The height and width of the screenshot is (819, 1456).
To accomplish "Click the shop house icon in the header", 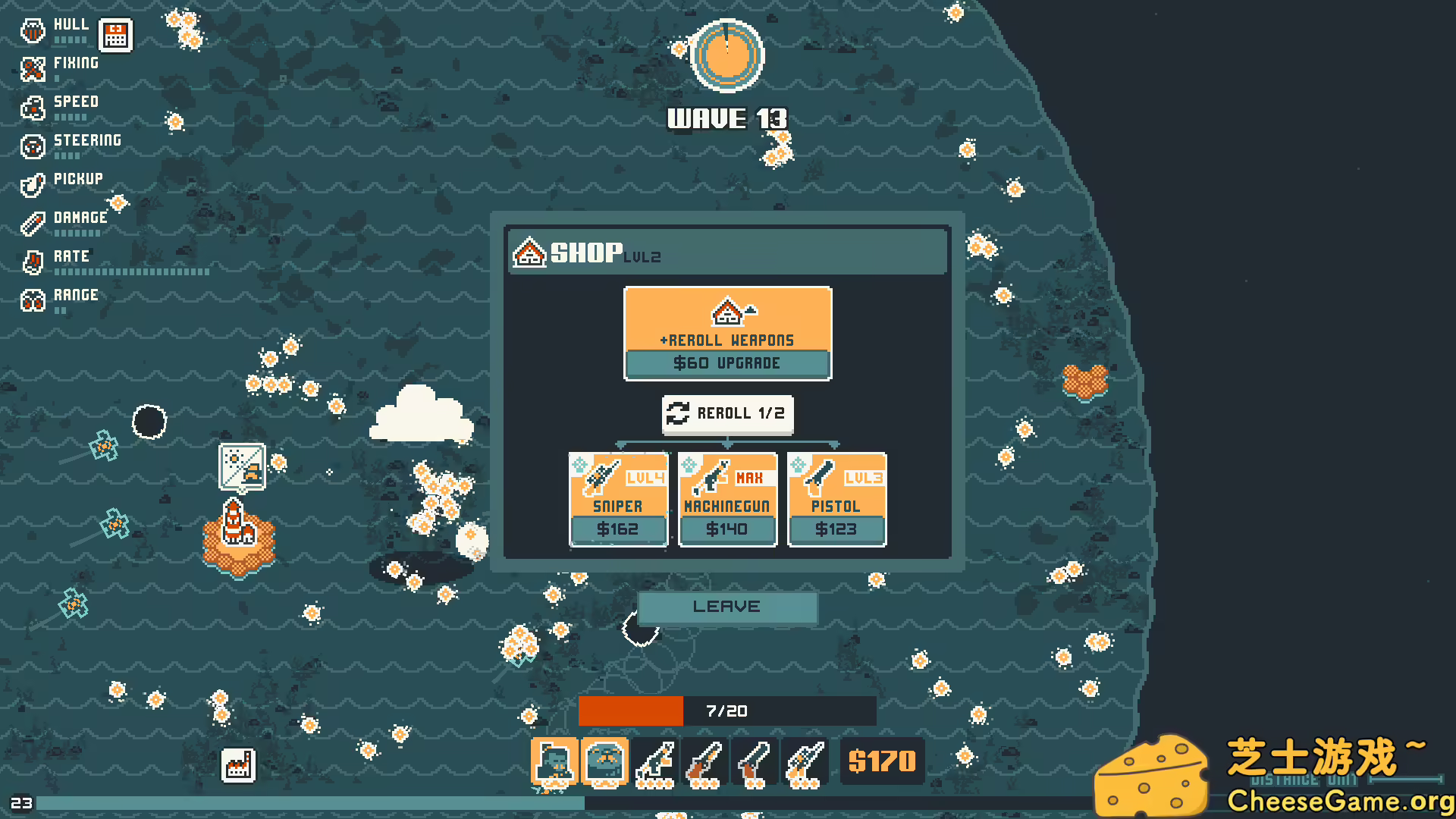I will 529,253.
